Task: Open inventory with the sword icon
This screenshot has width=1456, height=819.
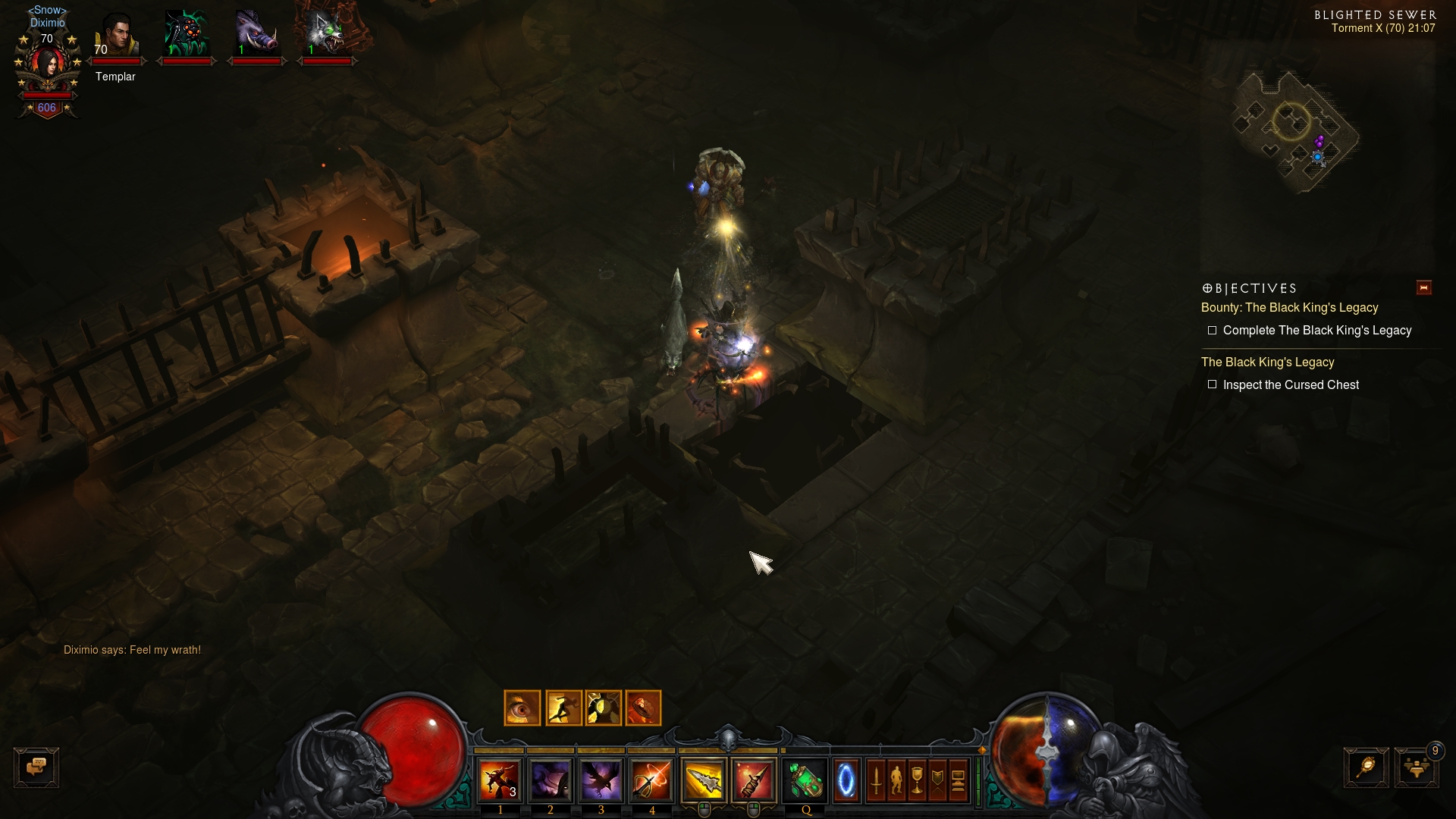Action: [876, 780]
